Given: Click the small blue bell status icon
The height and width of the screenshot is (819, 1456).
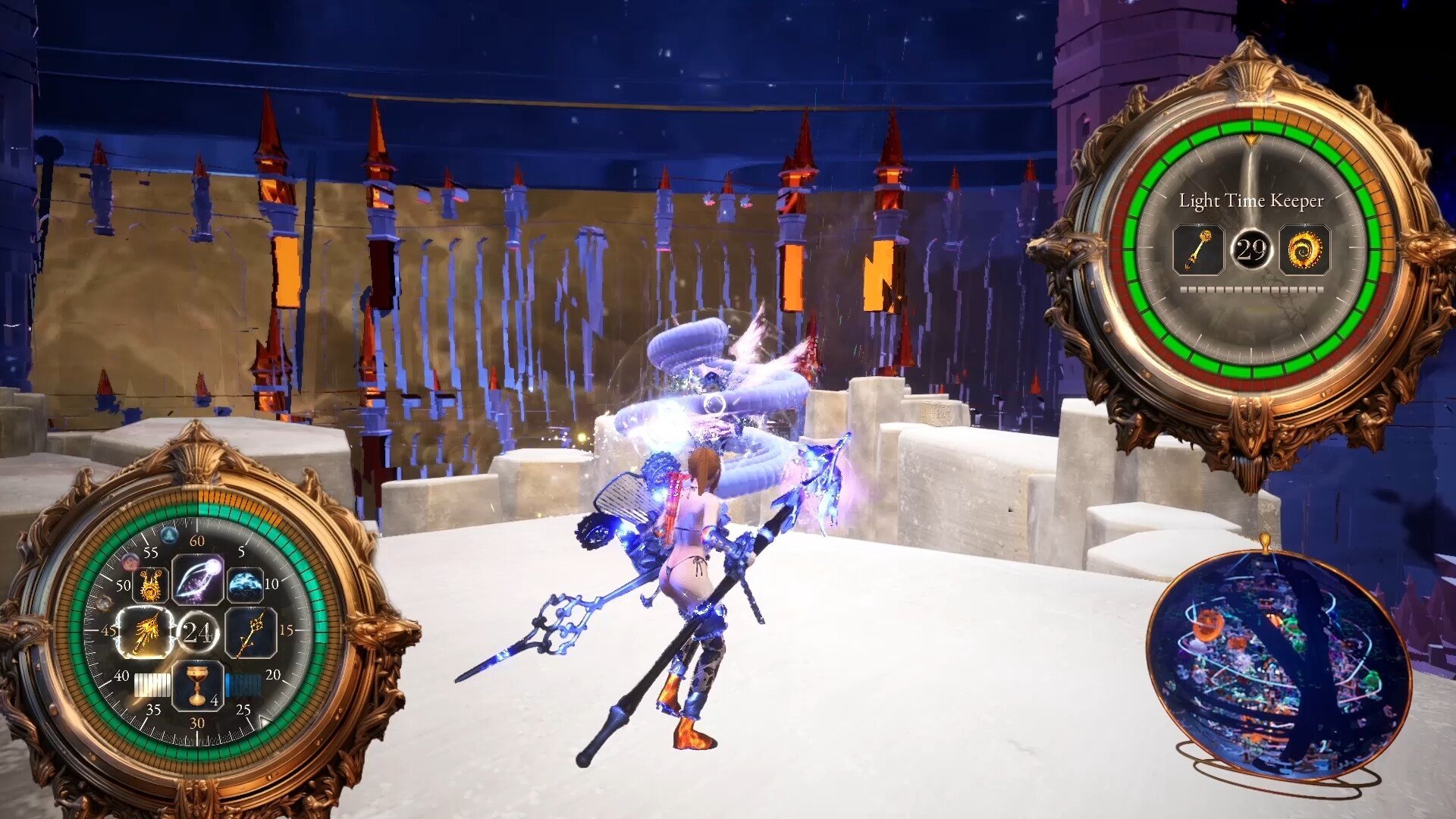Looking at the screenshot, I should 168,535.
